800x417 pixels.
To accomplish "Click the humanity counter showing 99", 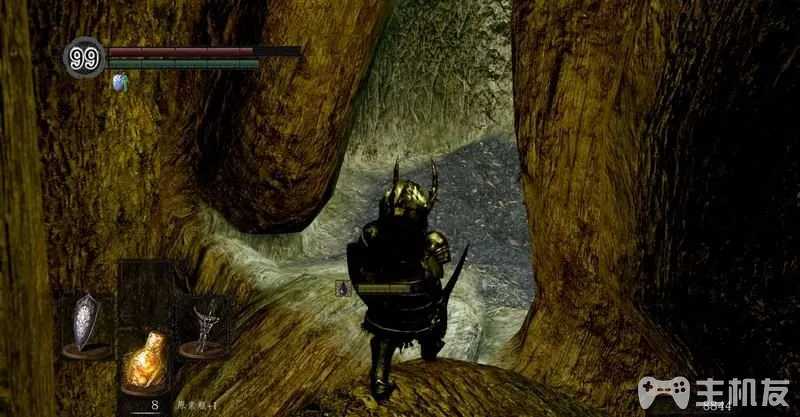I will point(84,58).
